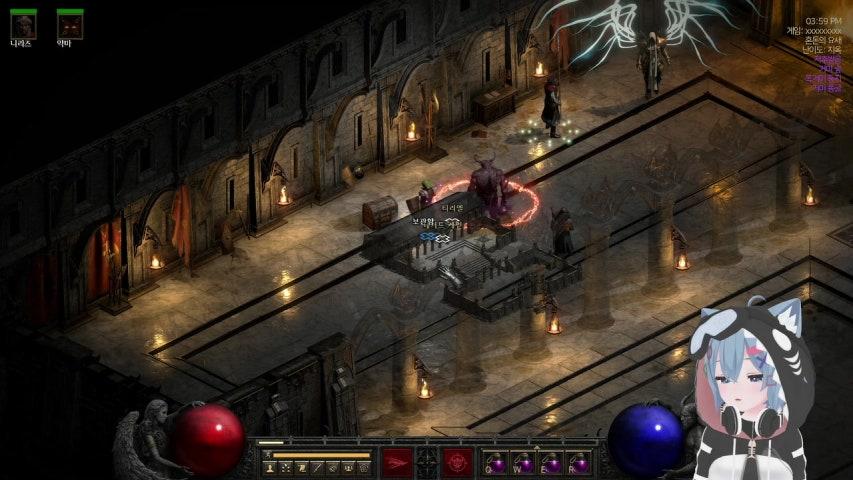The height and width of the screenshot is (480, 853).
Task: Use the purple potion in belt slot R
Action: point(578,462)
